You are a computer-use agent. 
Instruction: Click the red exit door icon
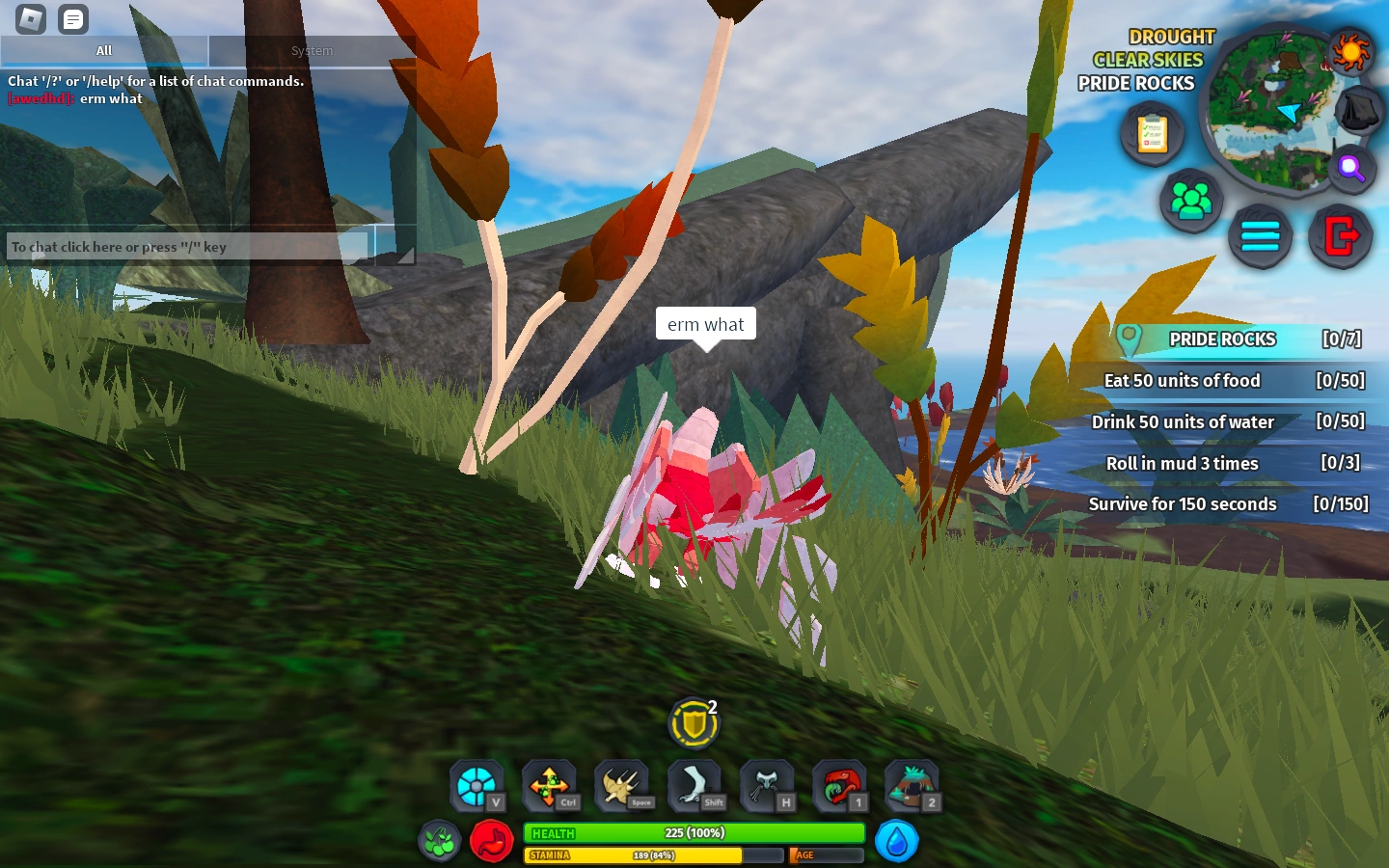click(1339, 236)
